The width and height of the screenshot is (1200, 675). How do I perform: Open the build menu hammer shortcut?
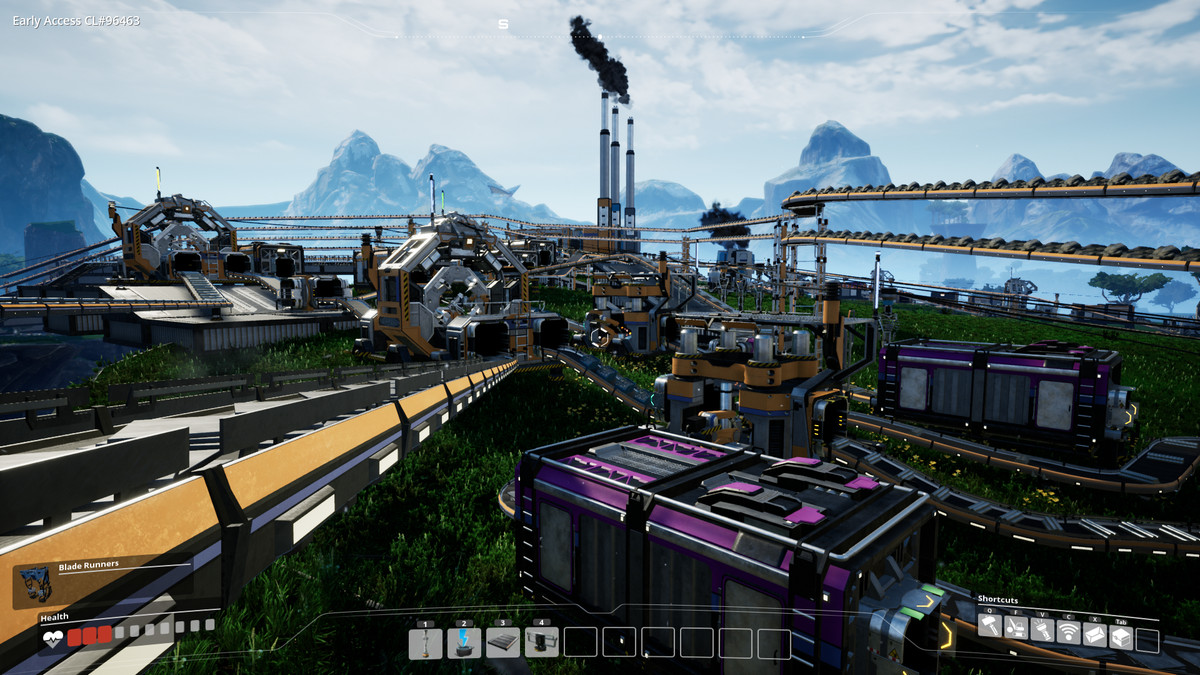pos(989,627)
